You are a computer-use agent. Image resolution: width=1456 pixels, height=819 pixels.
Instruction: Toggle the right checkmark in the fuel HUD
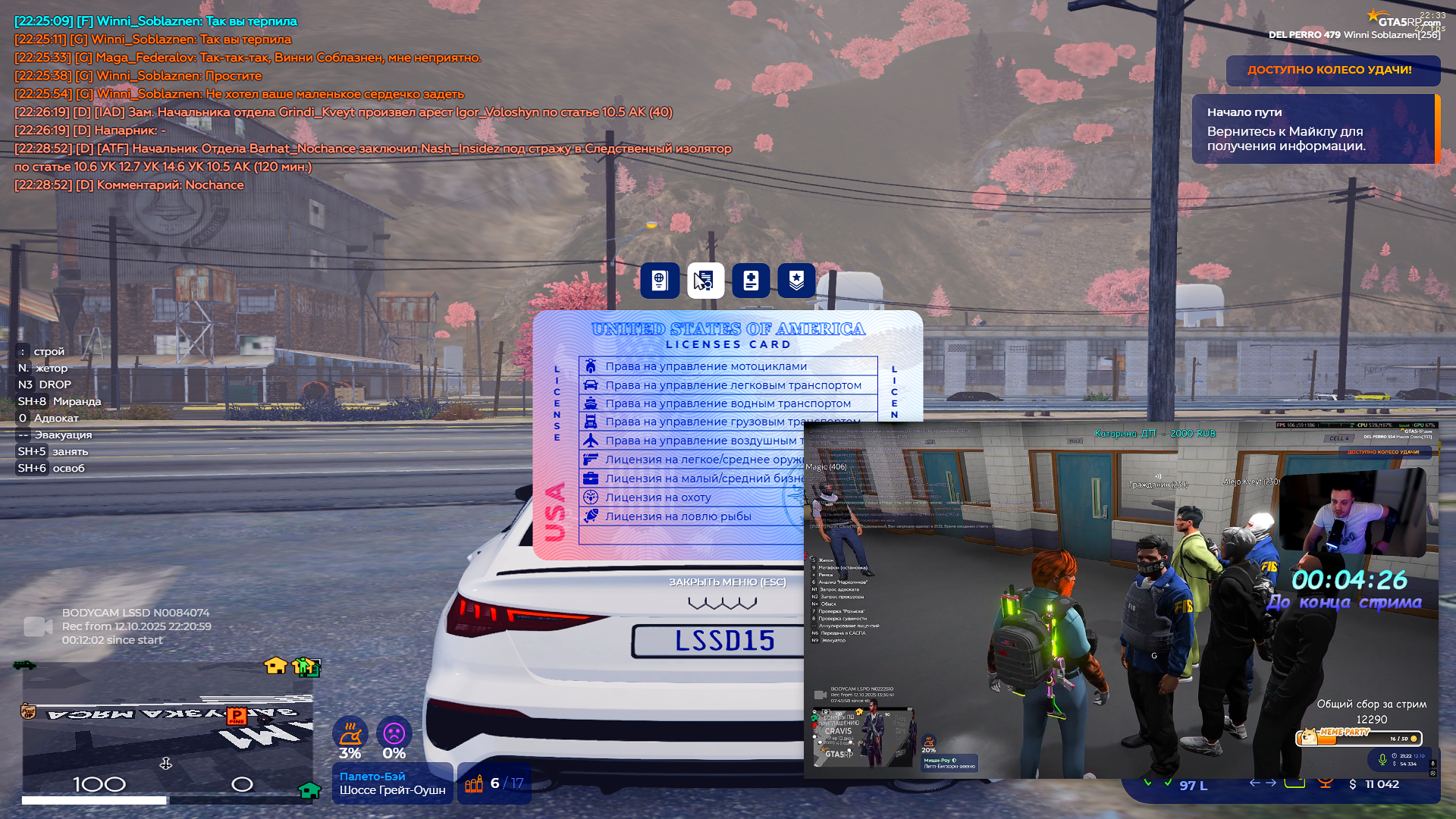[1169, 783]
